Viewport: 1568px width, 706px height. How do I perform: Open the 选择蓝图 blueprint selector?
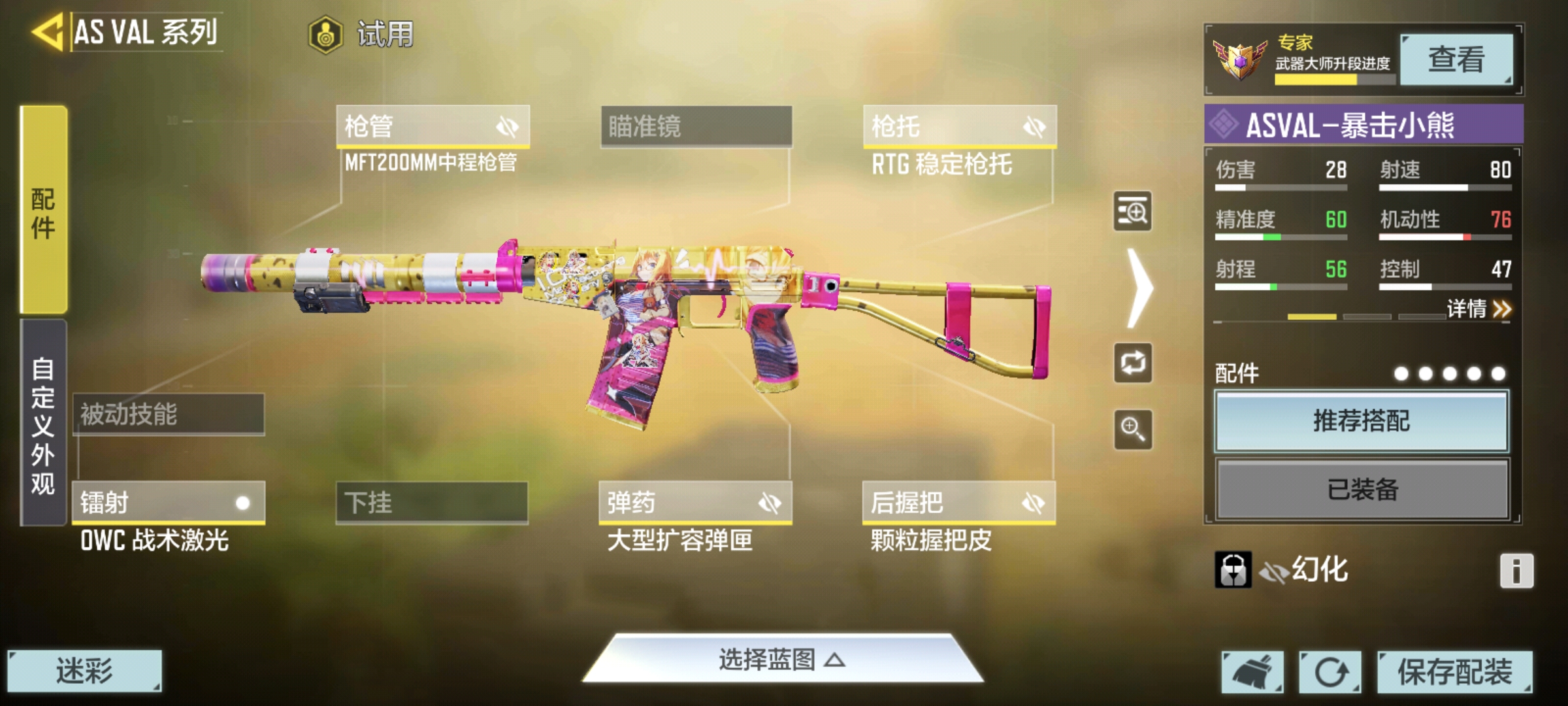pyautogui.click(x=783, y=660)
